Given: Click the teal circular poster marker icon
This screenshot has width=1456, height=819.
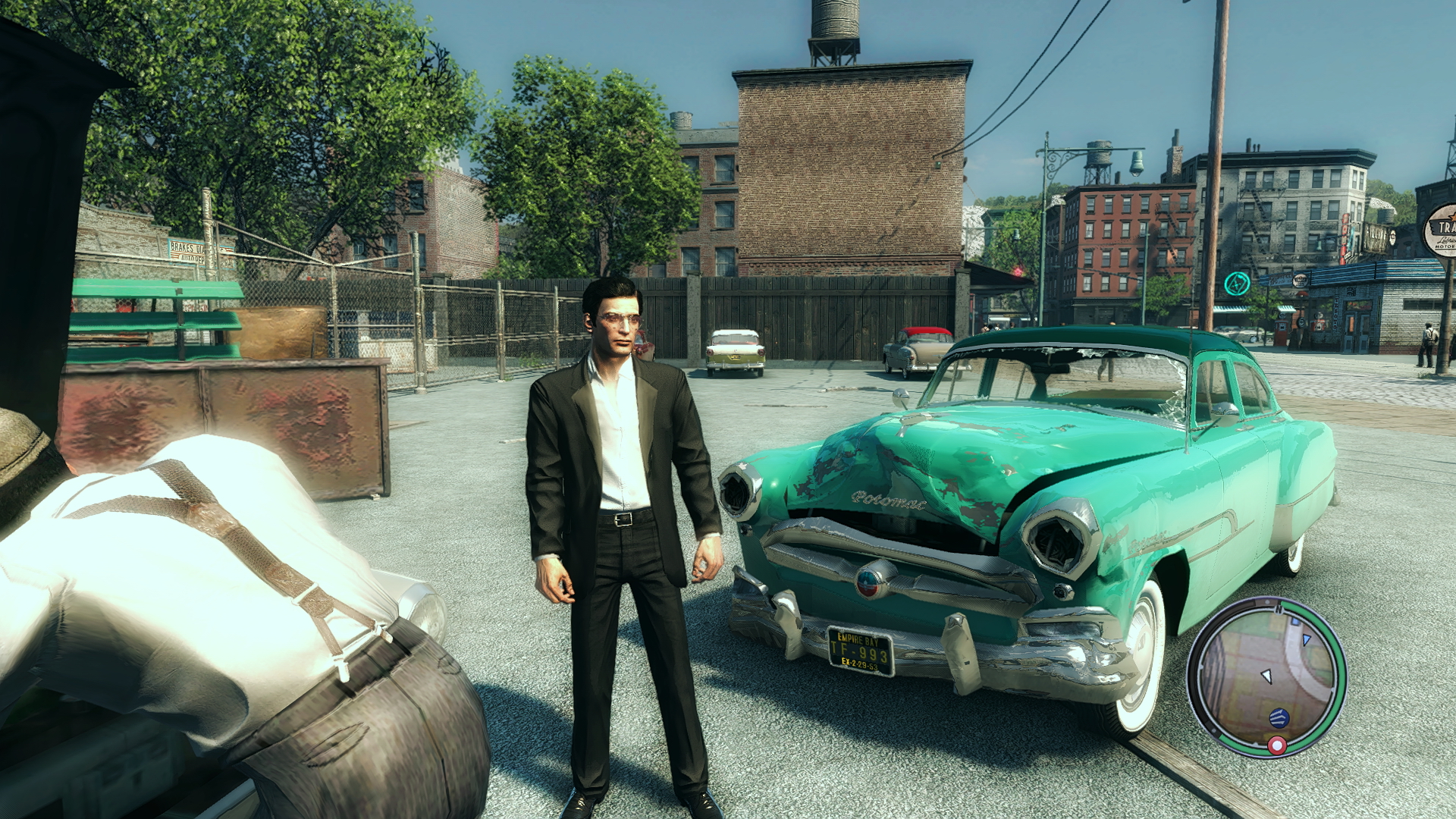Looking at the screenshot, I should pyautogui.click(x=1237, y=284).
